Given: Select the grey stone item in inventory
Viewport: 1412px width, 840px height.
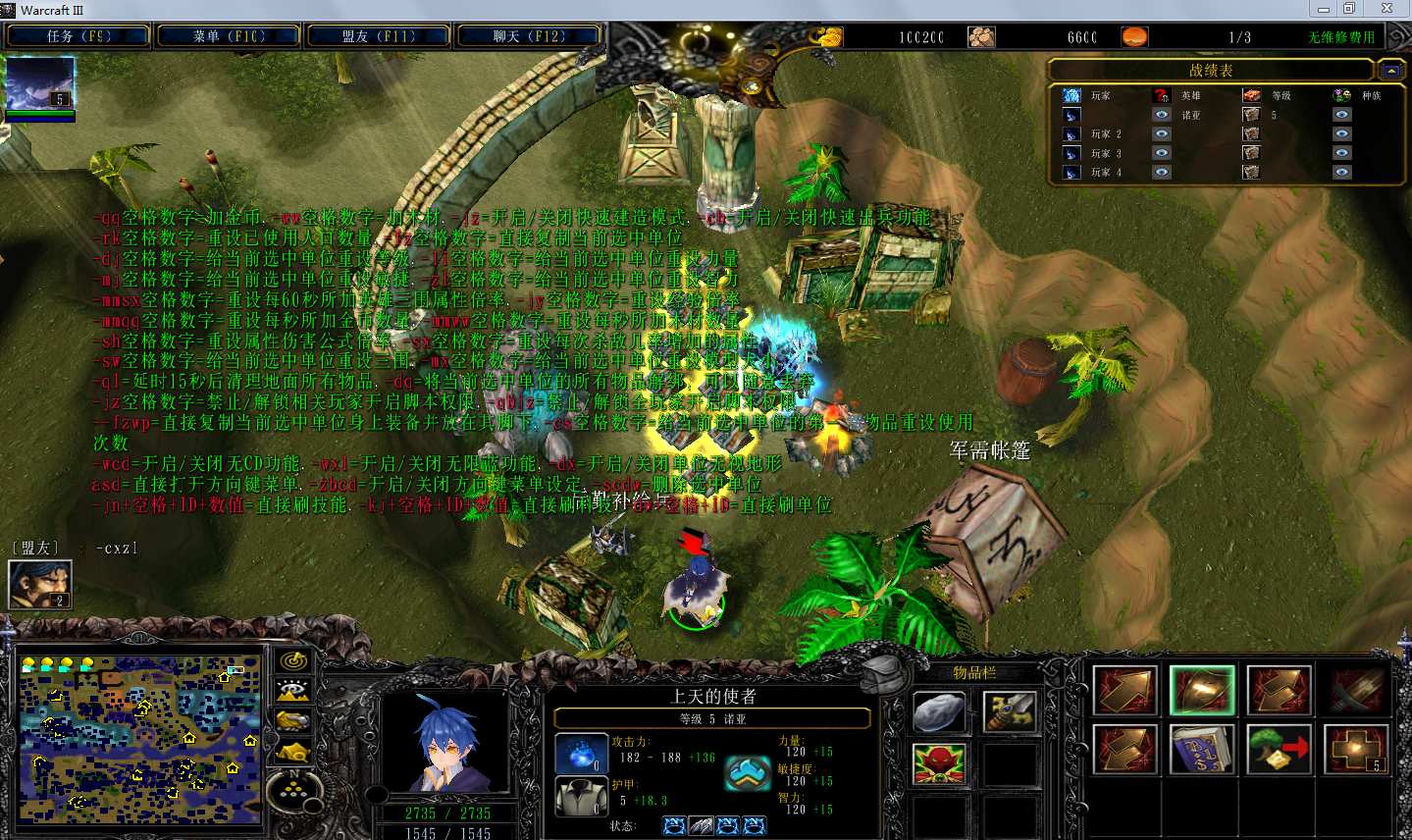Looking at the screenshot, I should point(939,712).
